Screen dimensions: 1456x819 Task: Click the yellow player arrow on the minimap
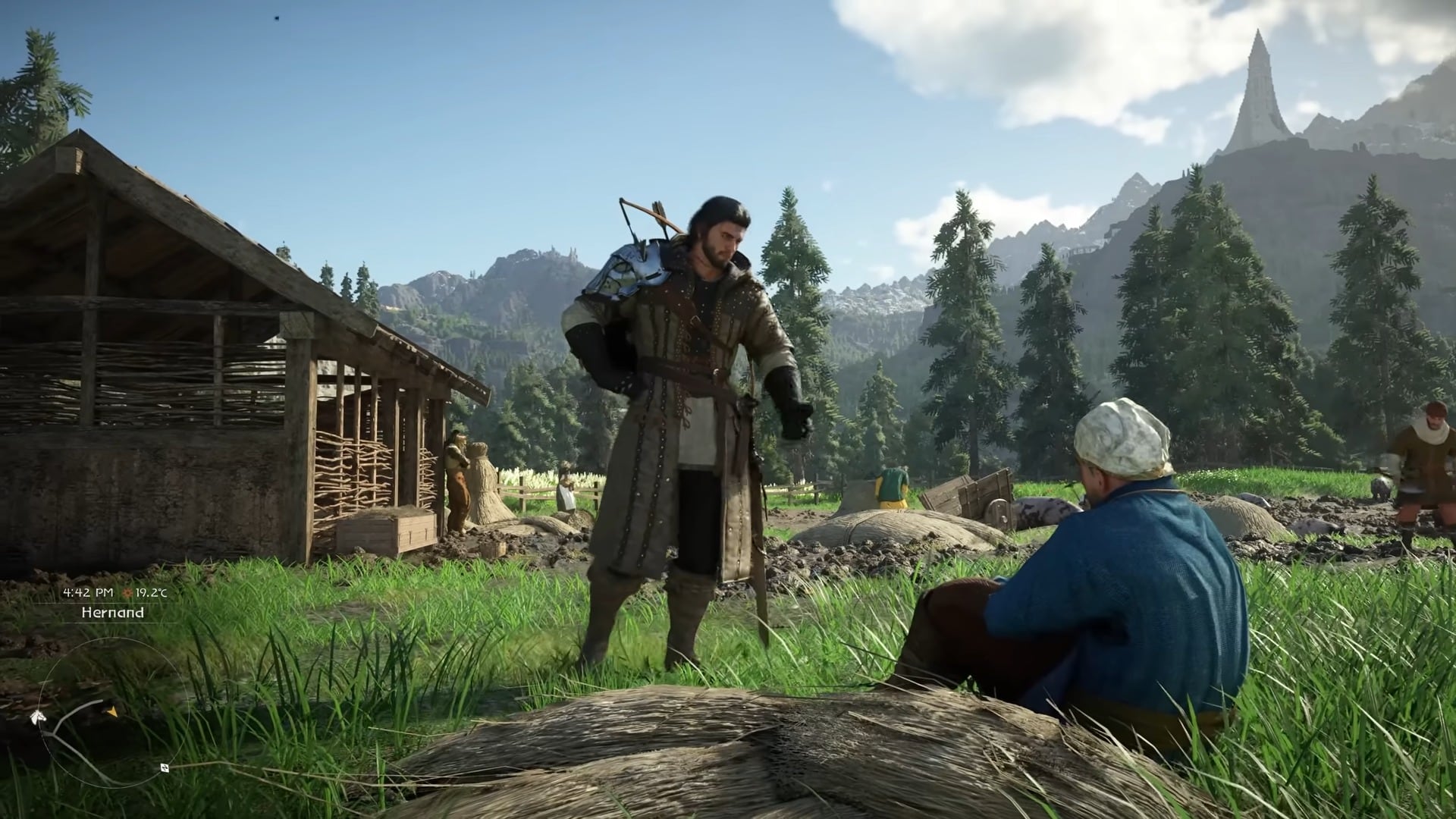[111, 711]
